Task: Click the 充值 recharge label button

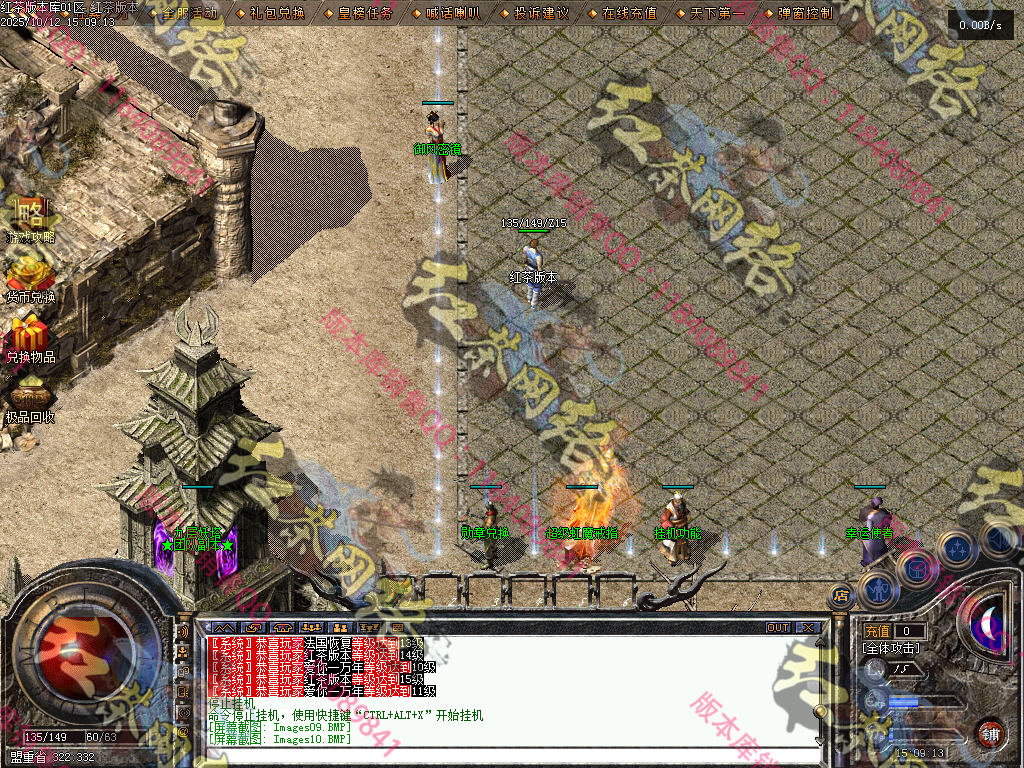Action: click(x=877, y=631)
